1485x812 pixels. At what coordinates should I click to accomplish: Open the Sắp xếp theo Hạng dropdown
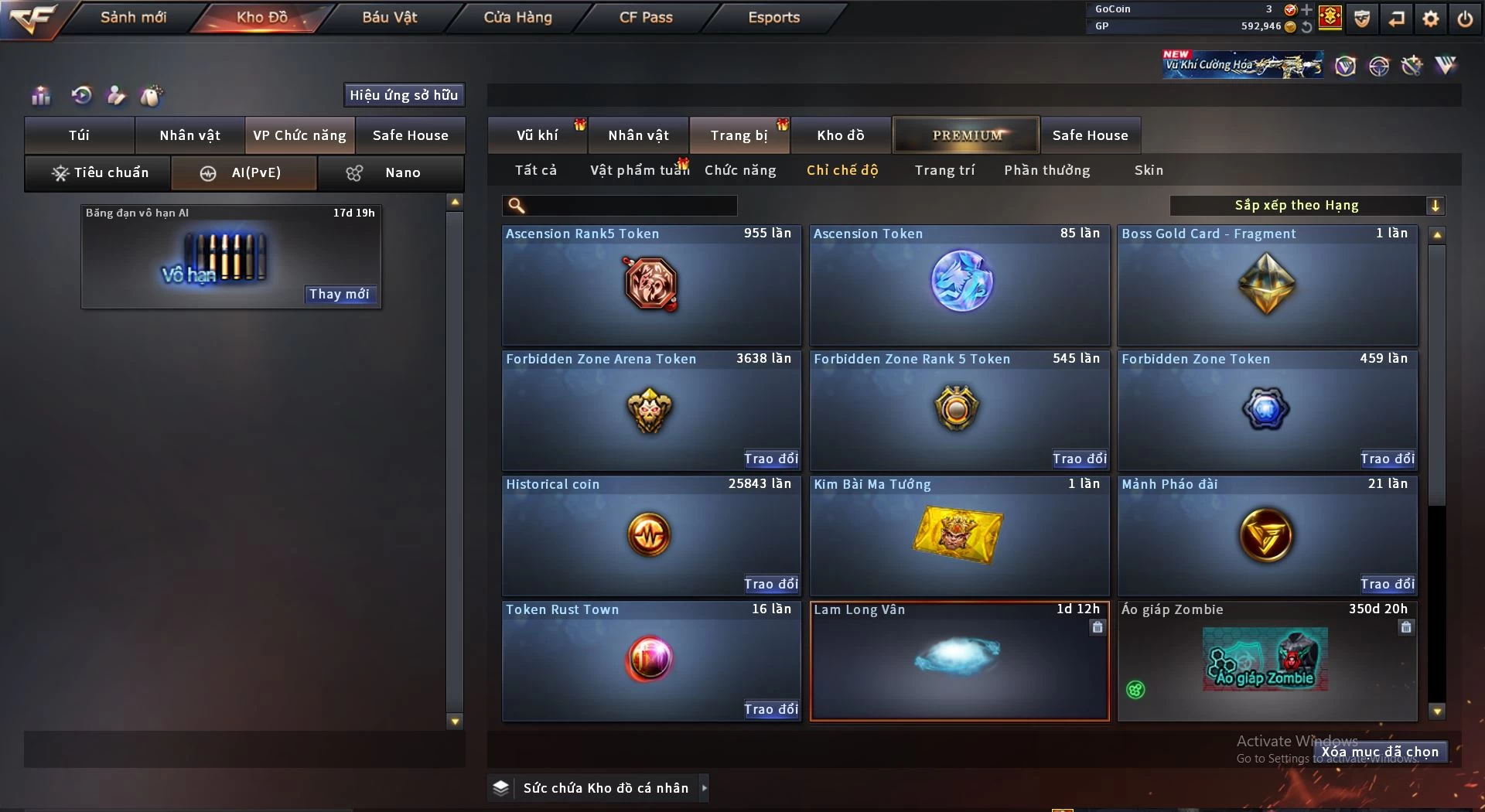pos(1306,205)
